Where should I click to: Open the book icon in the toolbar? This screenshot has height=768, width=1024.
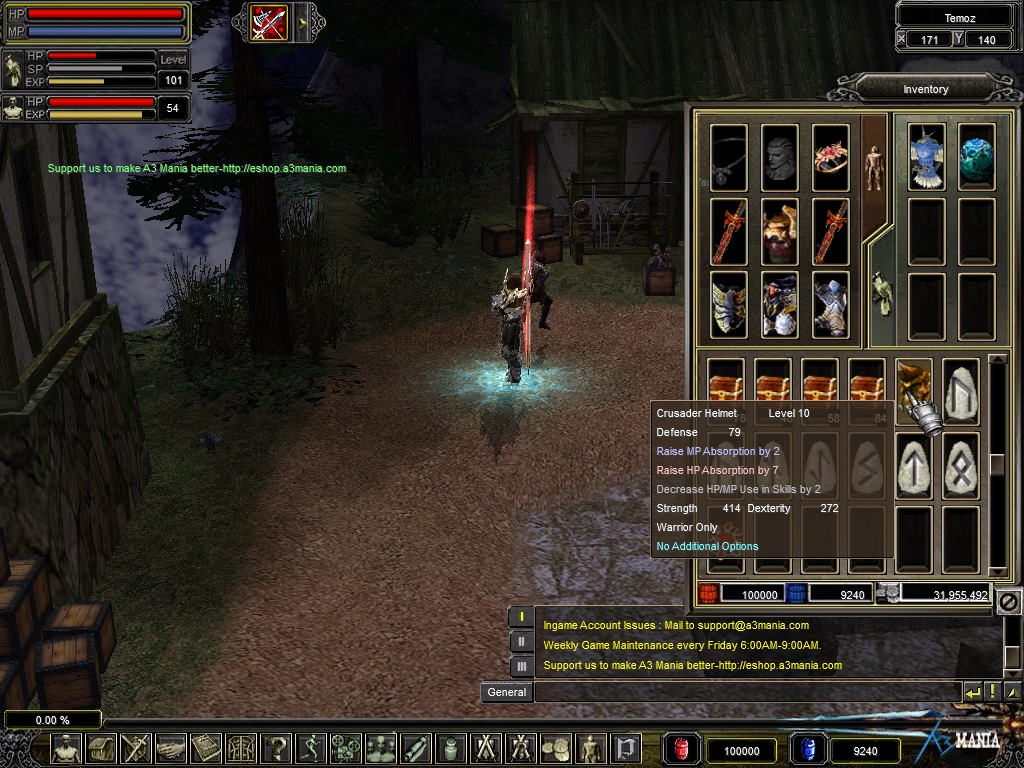point(205,748)
